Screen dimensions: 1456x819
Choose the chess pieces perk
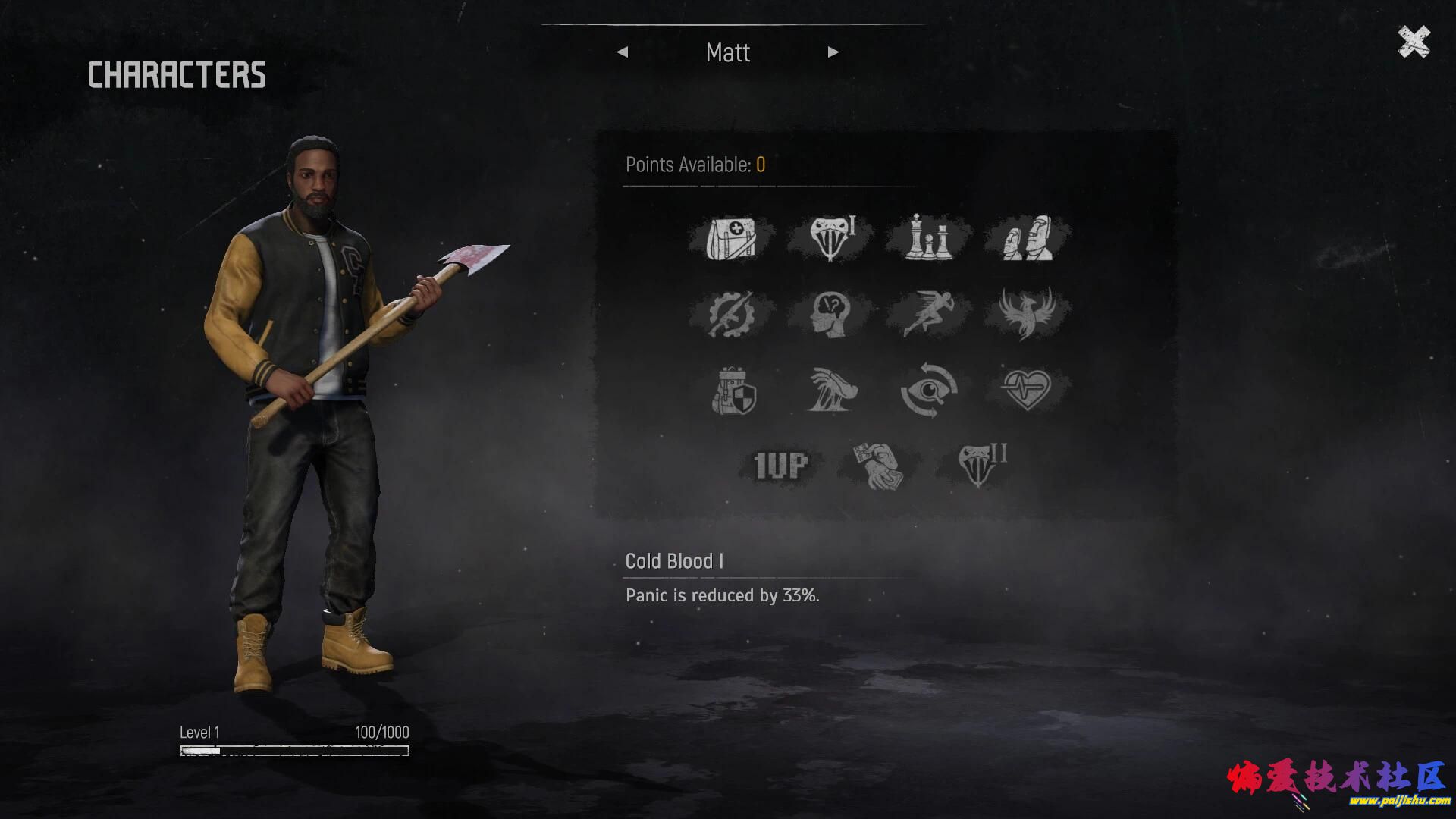click(928, 238)
